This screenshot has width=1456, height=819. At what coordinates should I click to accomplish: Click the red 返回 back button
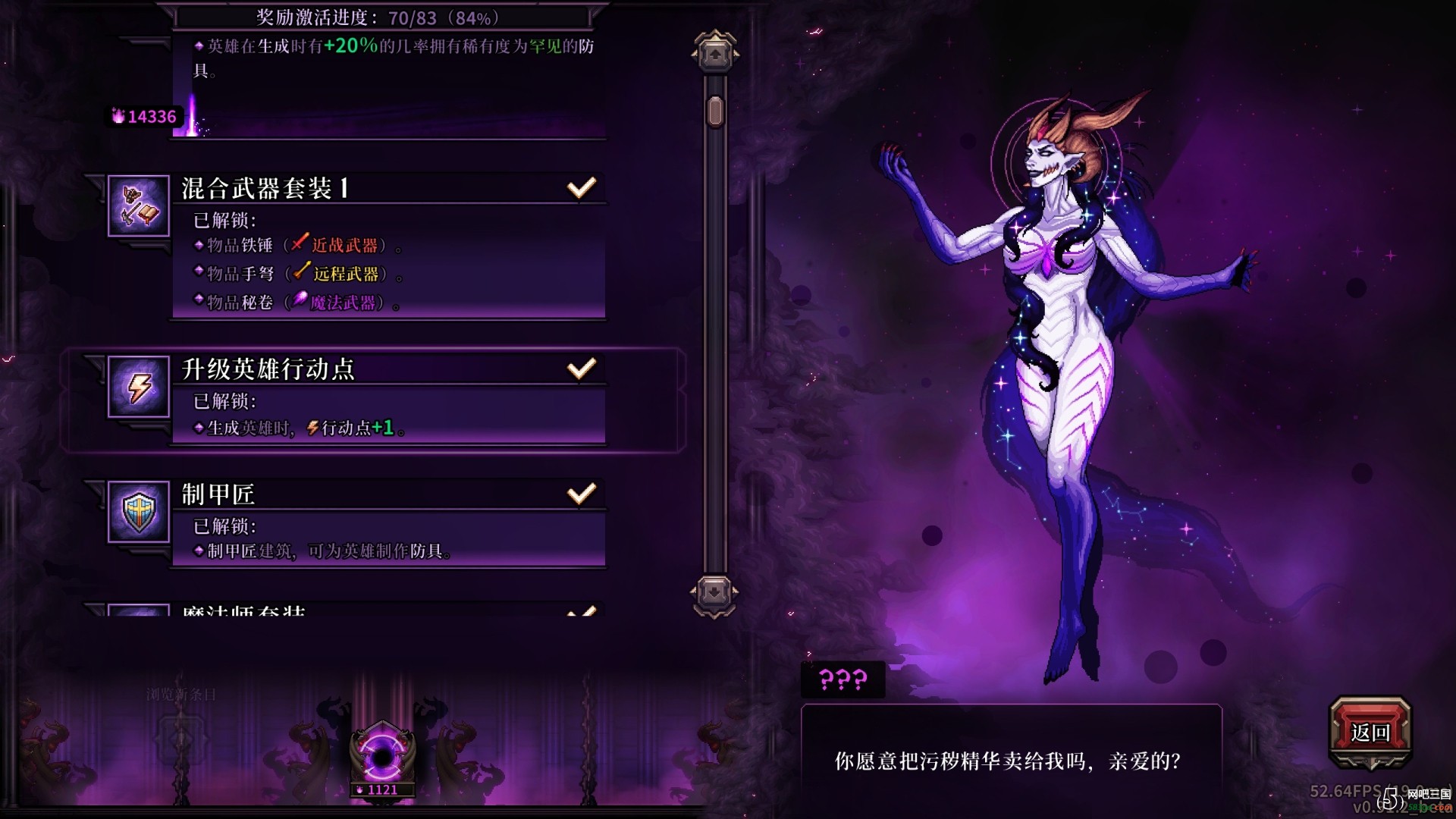pos(1370,732)
